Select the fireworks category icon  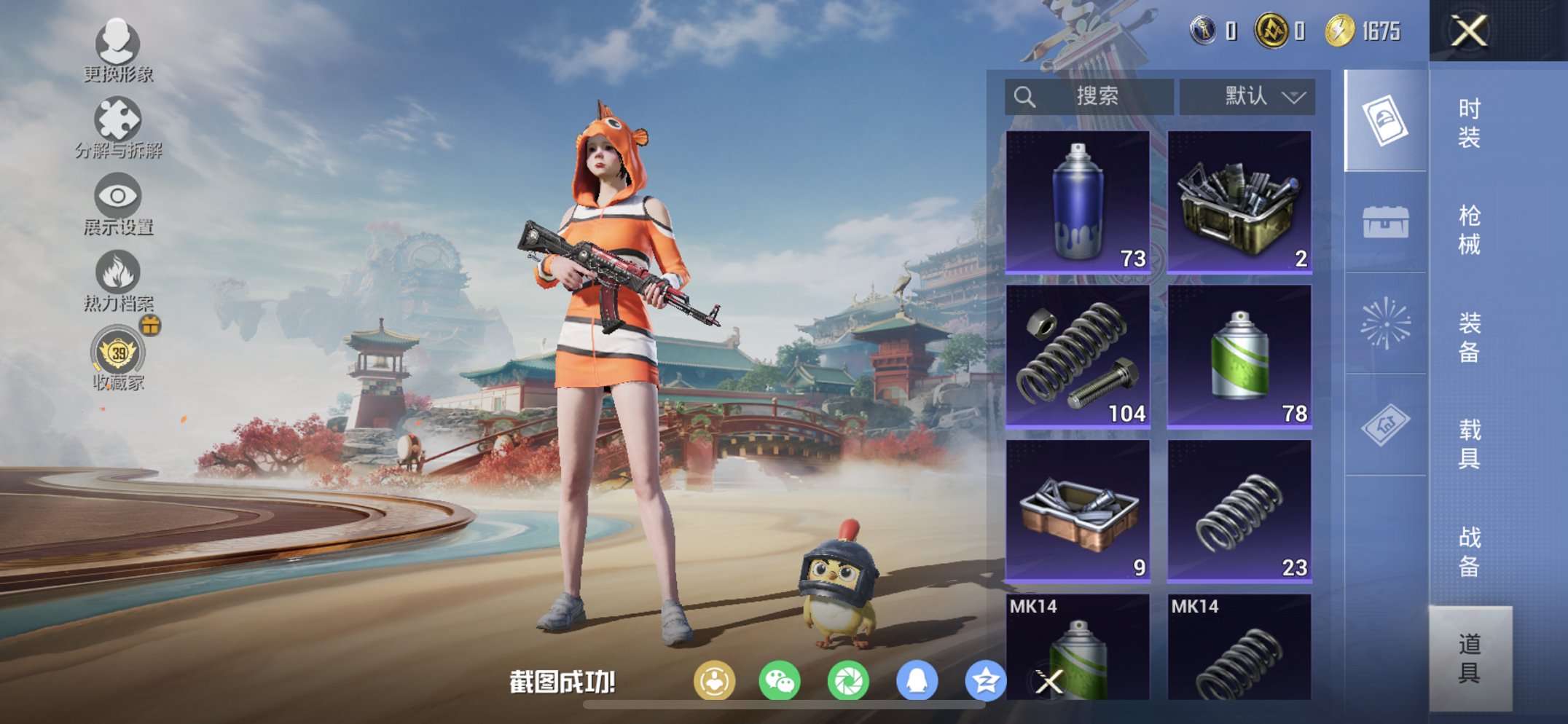[x=1387, y=320]
